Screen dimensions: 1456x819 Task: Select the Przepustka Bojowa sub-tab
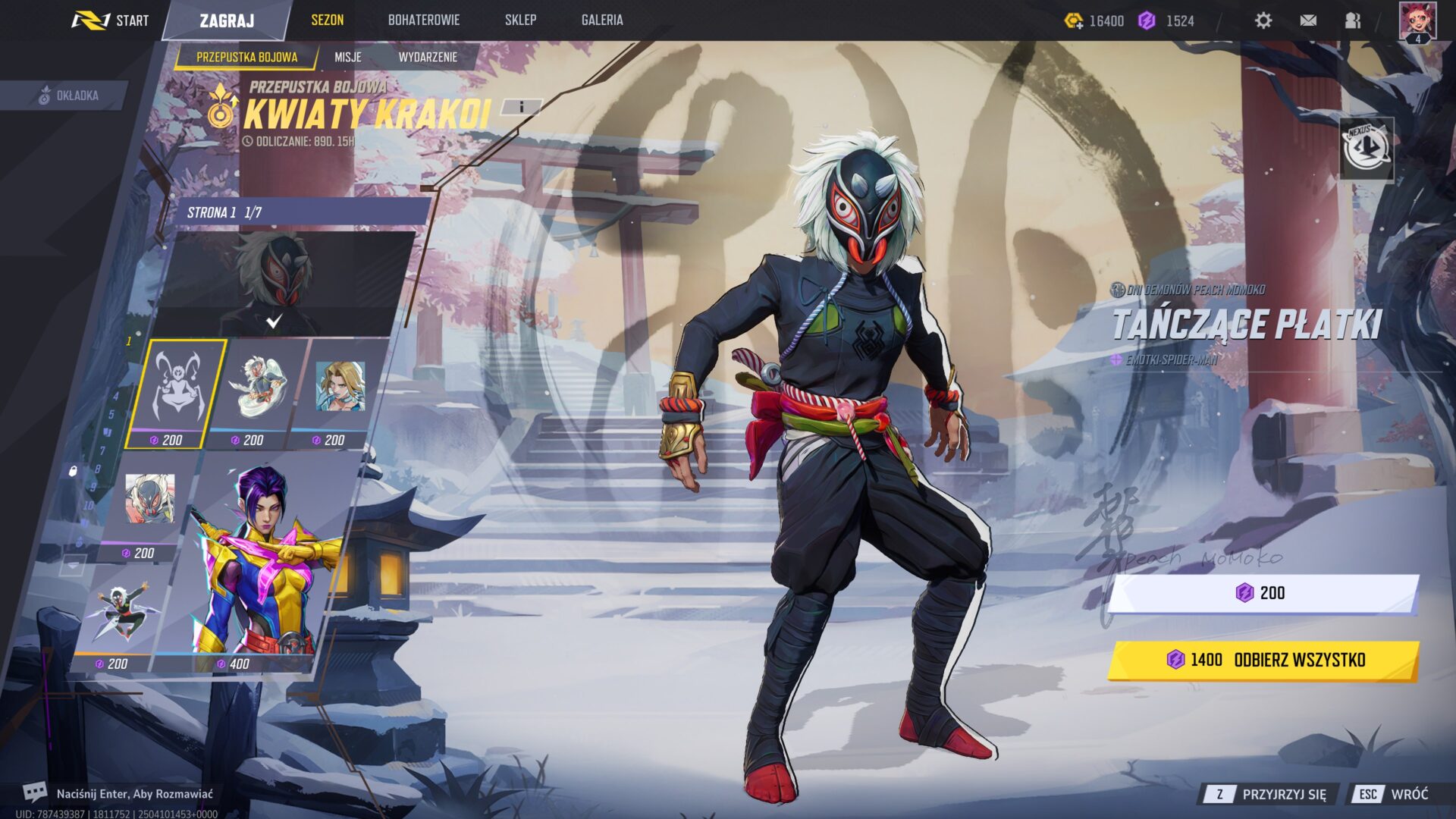click(246, 57)
